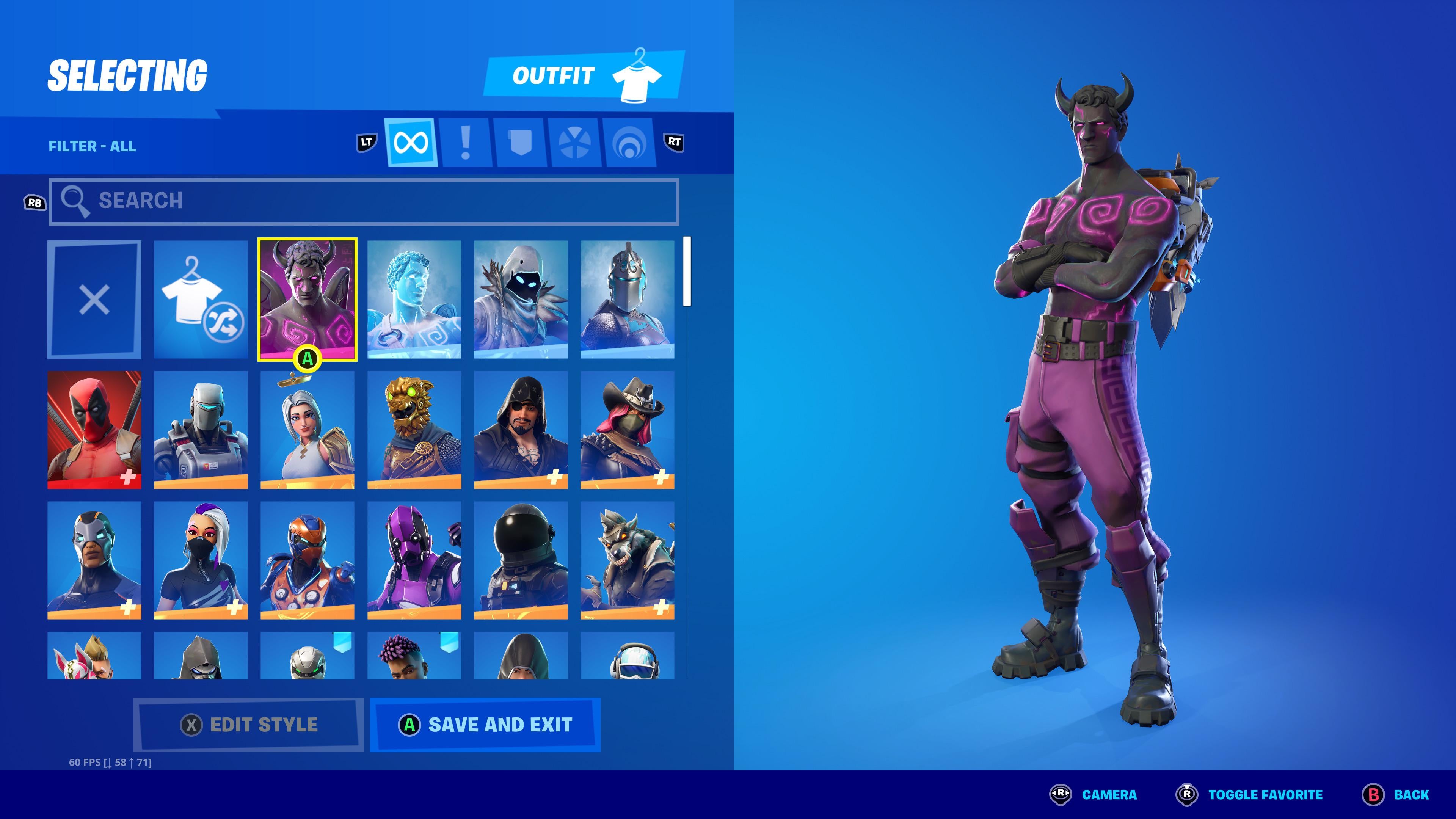Click the magnifying glass search icon
Screen dimensions: 1456x819
(x=76, y=202)
